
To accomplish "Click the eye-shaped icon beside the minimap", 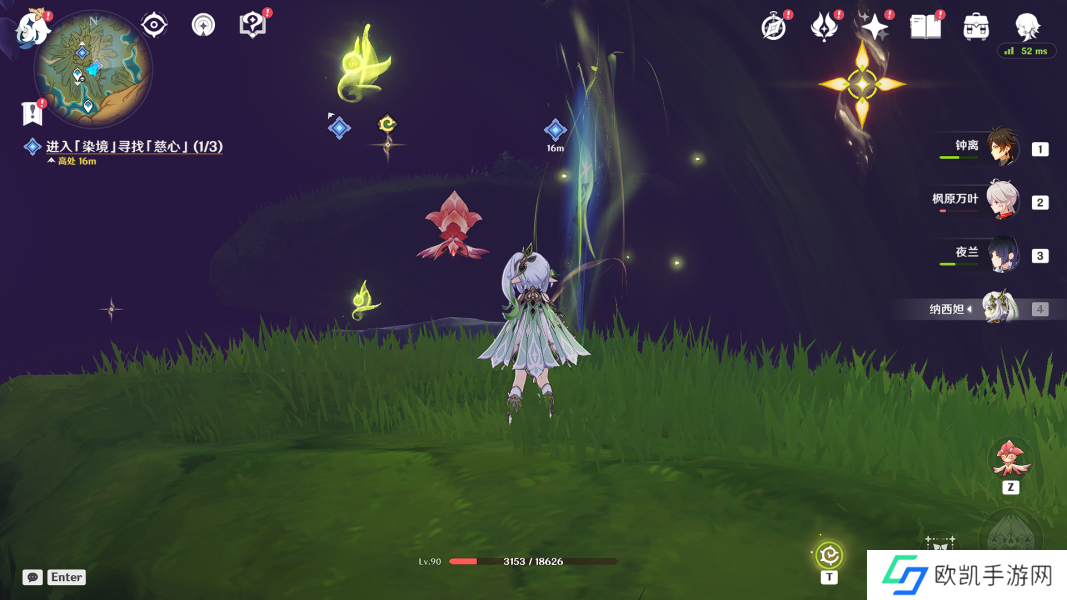I will (x=154, y=25).
